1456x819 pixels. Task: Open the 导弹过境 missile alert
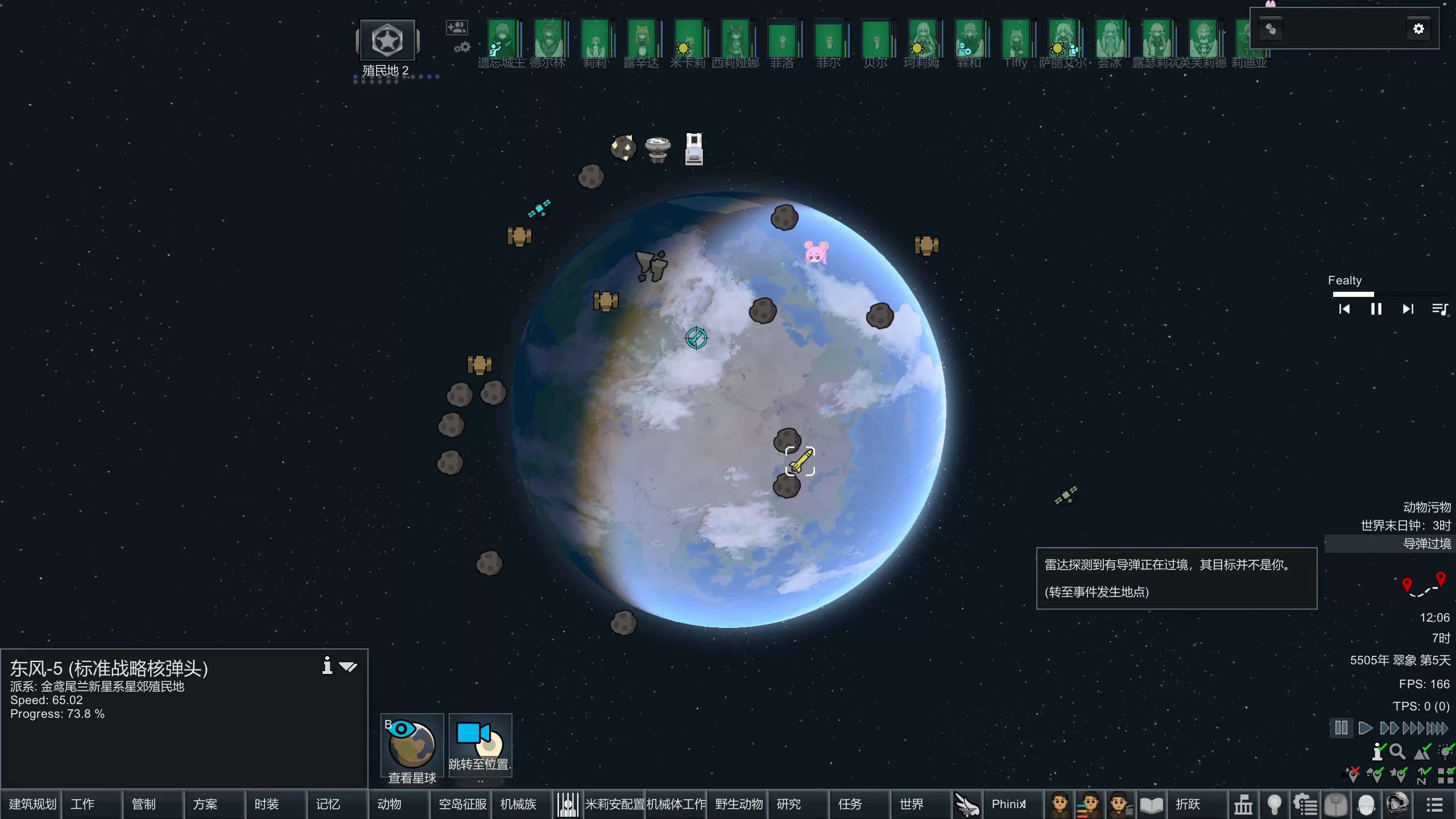pos(1426,544)
